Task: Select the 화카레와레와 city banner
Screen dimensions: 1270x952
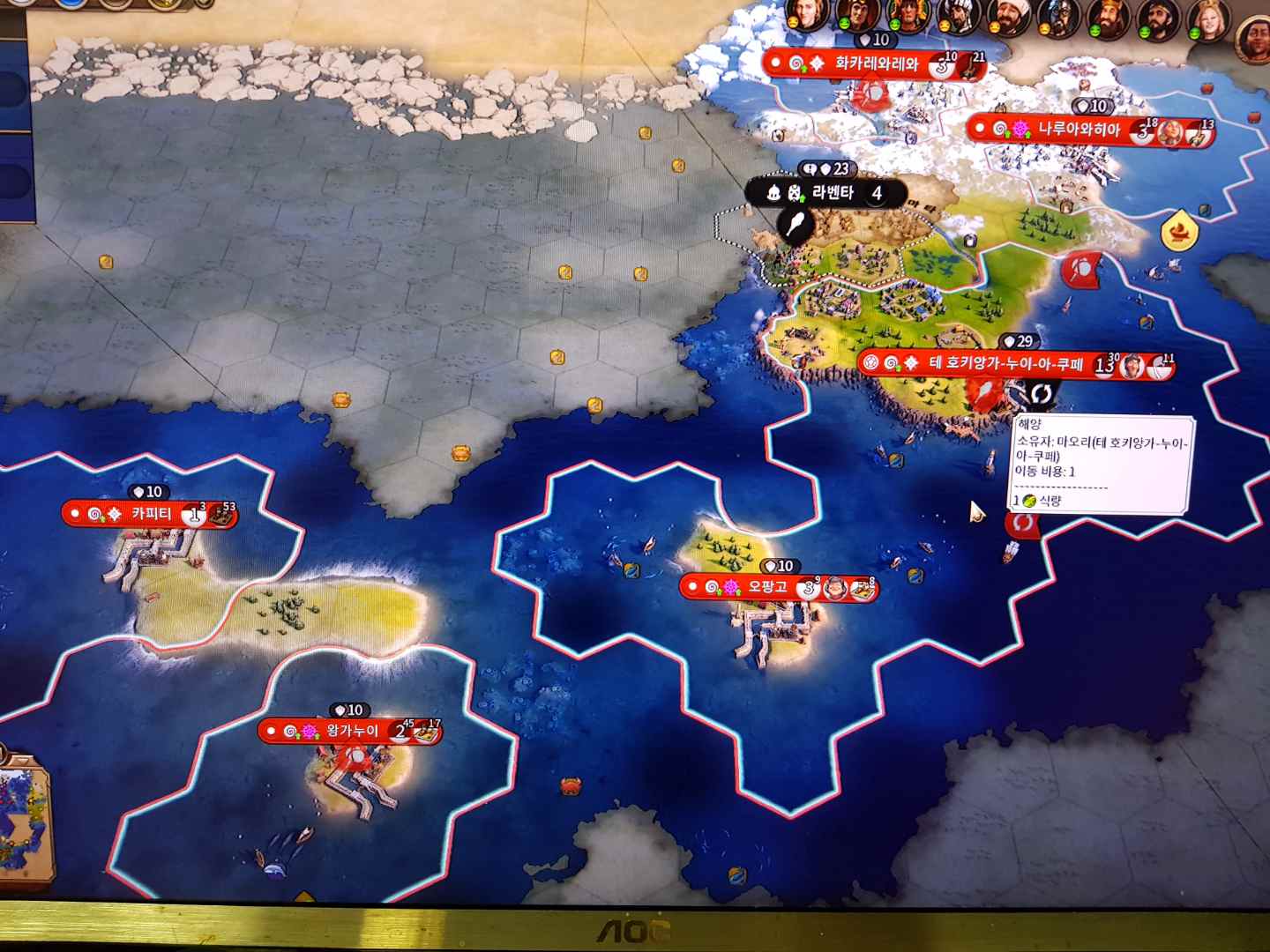Action: [875, 63]
